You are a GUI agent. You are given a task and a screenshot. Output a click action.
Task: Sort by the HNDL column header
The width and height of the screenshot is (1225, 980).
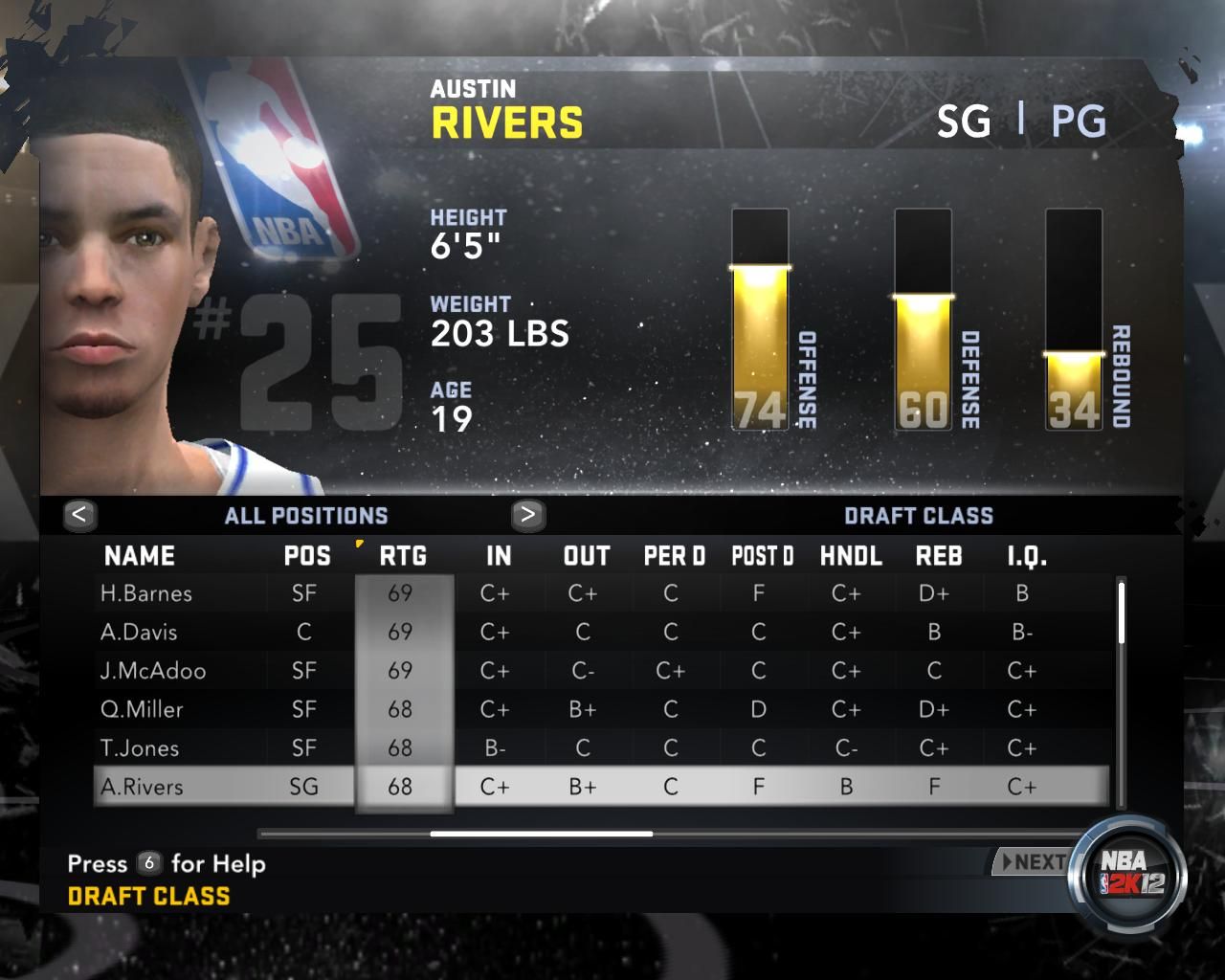coord(851,556)
